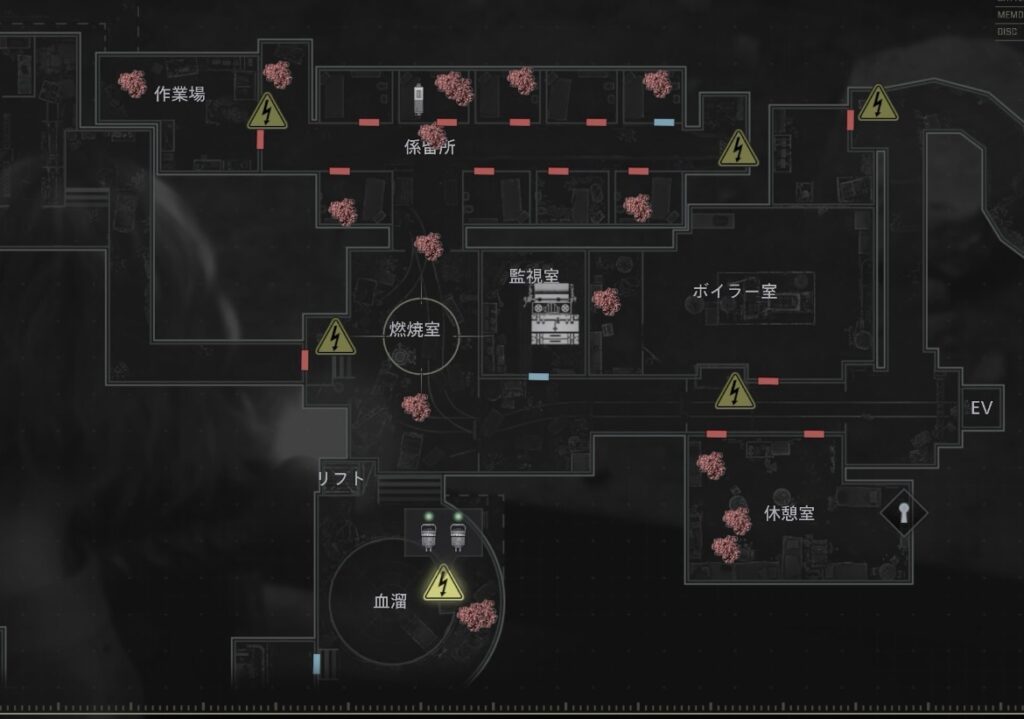Click the electric hazard marker next to 作業場
The image size is (1024, 719).
pos(267,112)
